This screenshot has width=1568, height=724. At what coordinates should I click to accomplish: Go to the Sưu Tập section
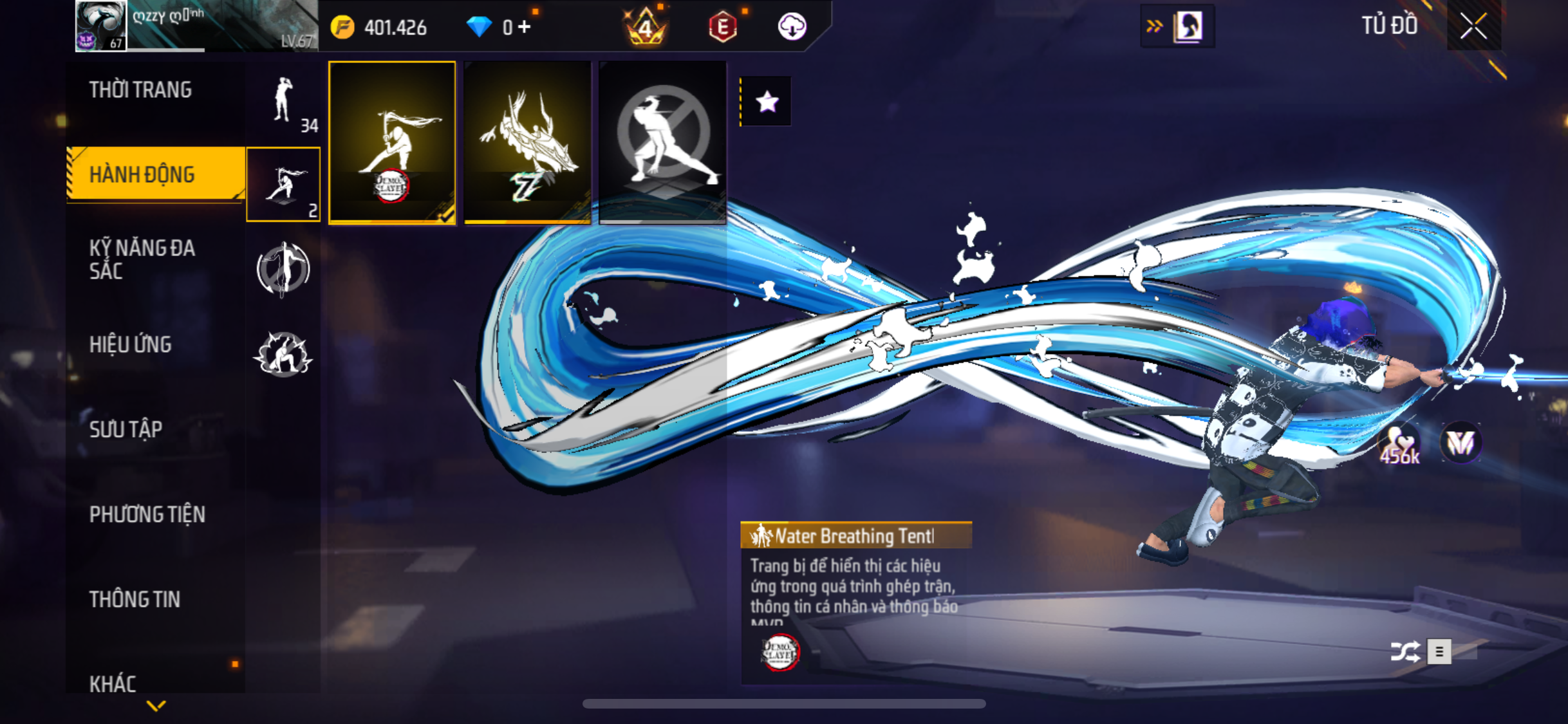pyautogui.click(x=126, y=429)
